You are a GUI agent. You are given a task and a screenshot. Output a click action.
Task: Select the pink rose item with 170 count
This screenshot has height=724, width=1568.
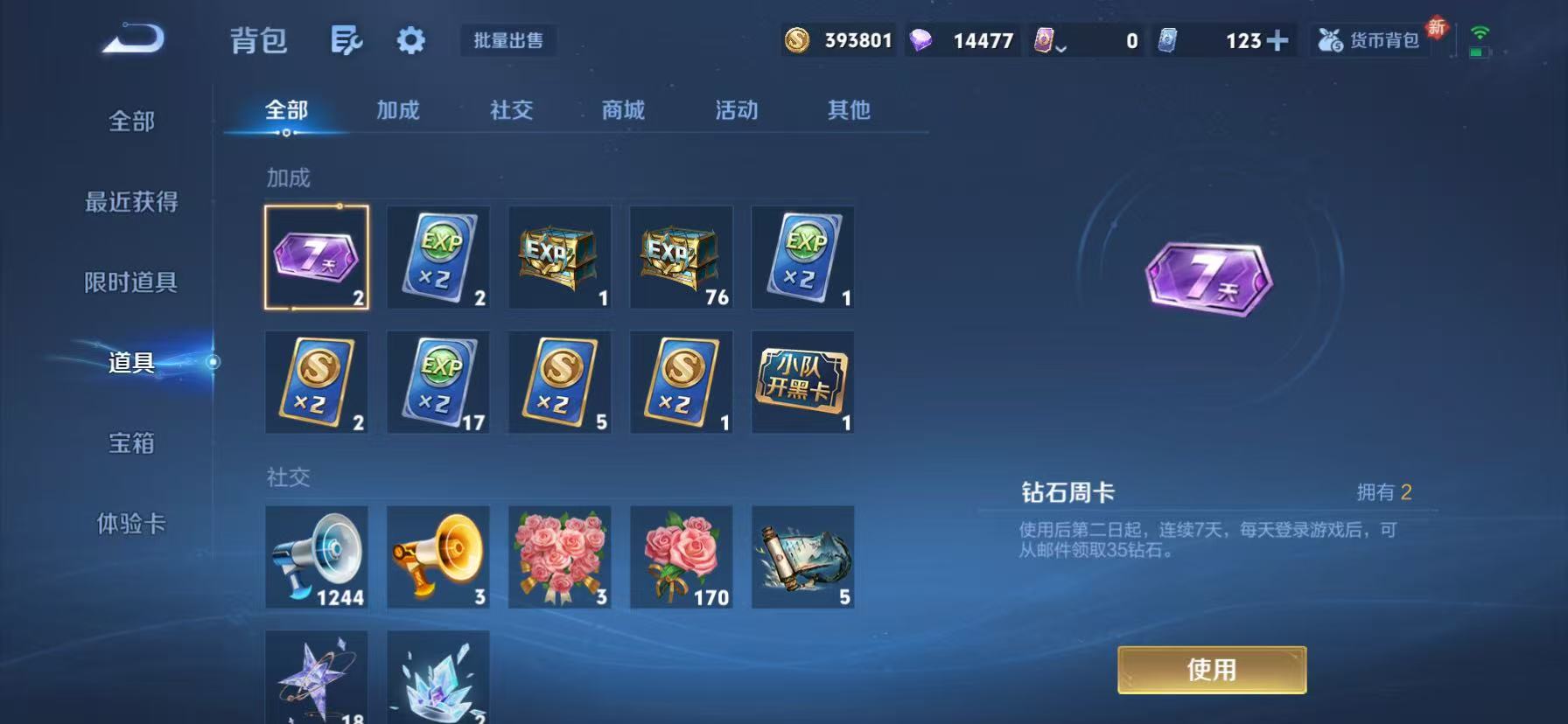click(x=681, y=557)
